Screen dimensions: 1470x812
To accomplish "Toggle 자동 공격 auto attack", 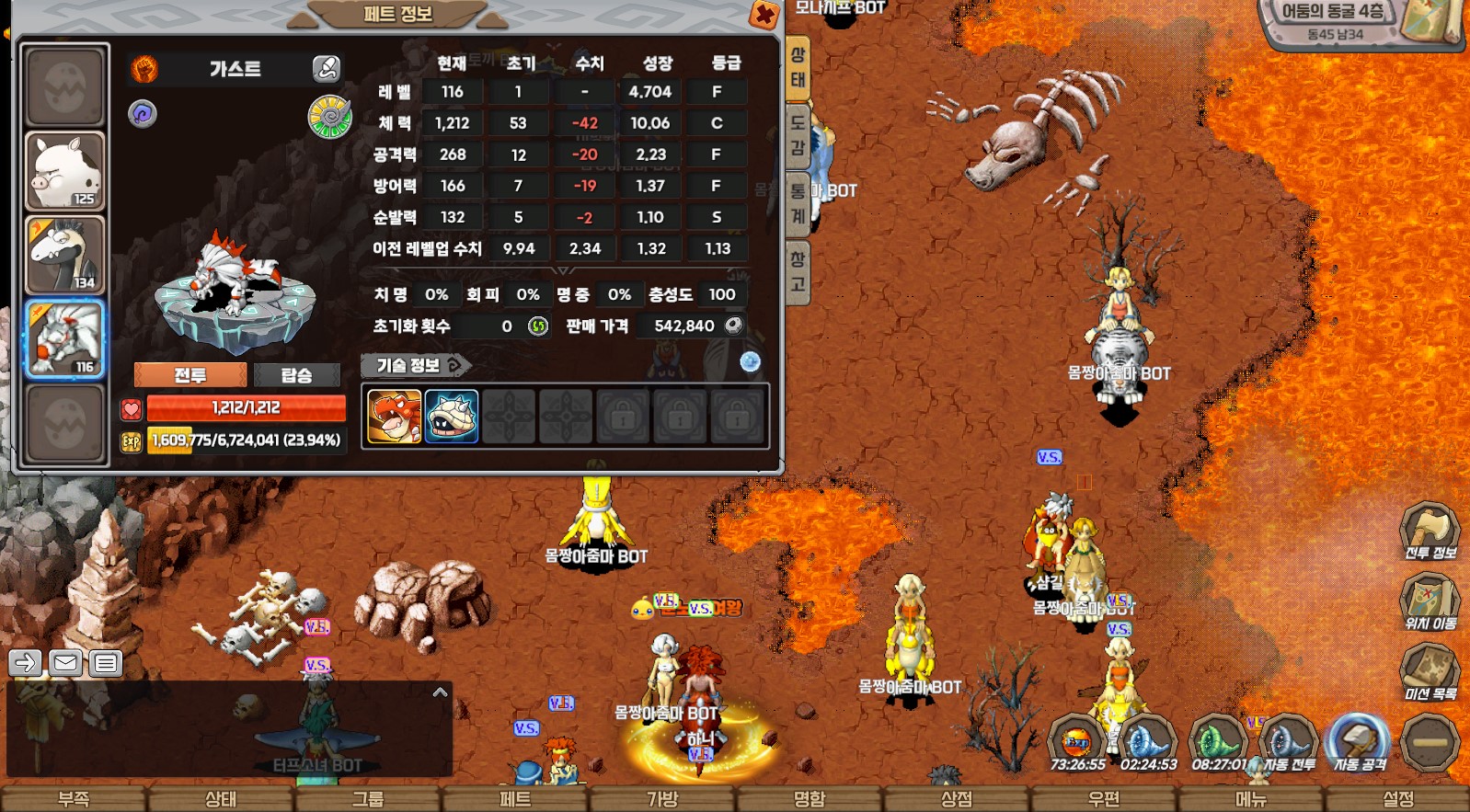I will (1360, 741).
